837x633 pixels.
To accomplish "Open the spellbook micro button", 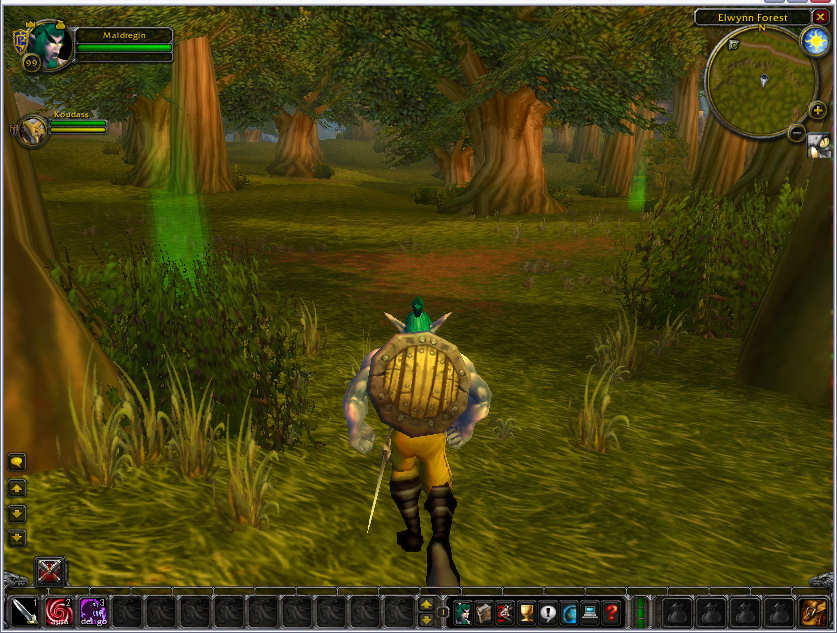I will [x=484, y=612].
